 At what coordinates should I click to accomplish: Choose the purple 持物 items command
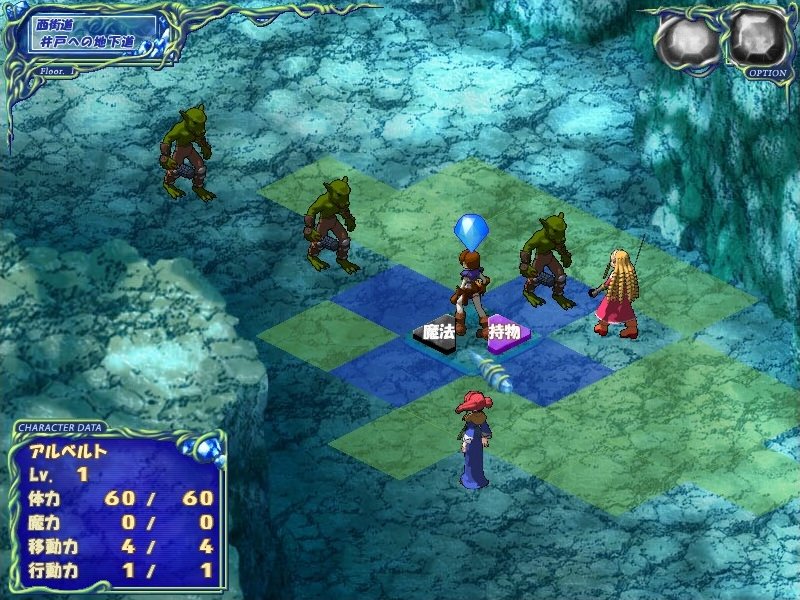[503, 332]
